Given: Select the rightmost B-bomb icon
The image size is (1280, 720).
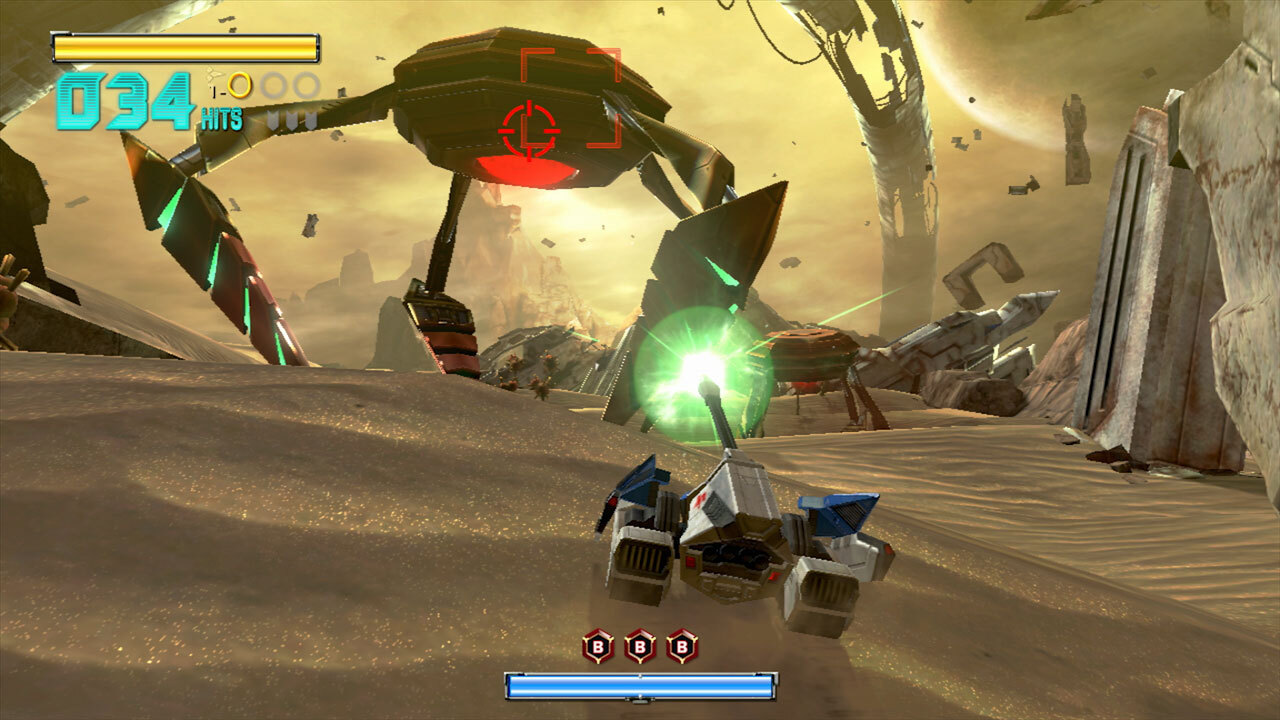Looking at the screenshot, I should pos(681,645).
